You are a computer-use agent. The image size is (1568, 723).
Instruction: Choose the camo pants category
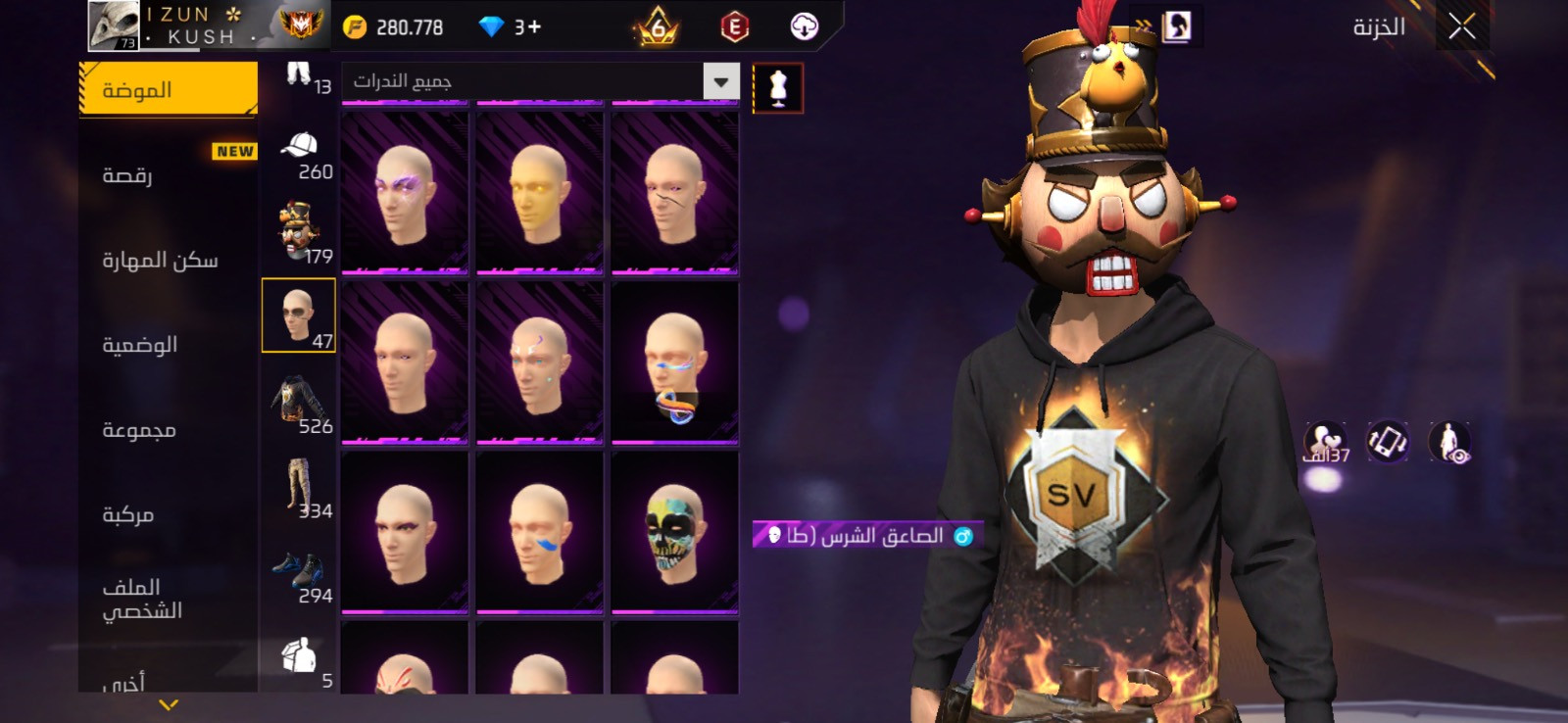pyautogui.click(x=299, y=487)
